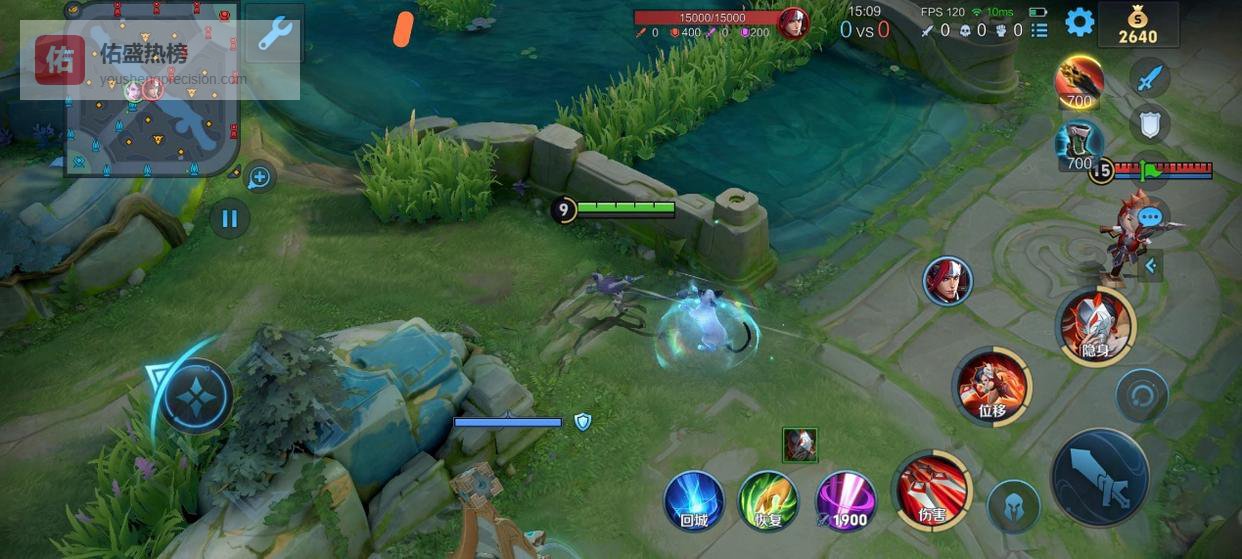This screenshot has width=1242, height=559.
Task: Open the wrench tool button
Action: [274, 33]
